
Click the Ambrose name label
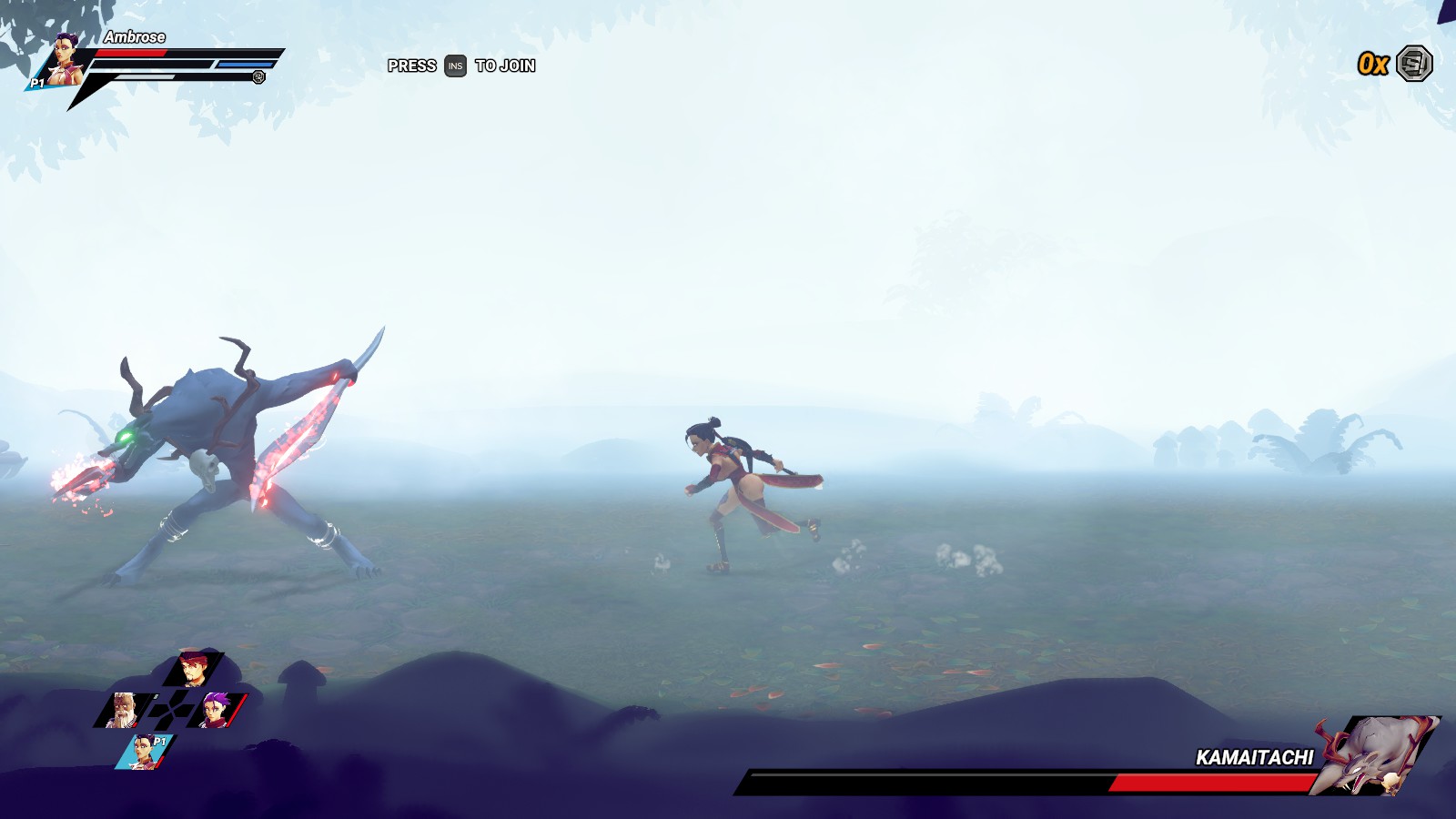(135, 37)
